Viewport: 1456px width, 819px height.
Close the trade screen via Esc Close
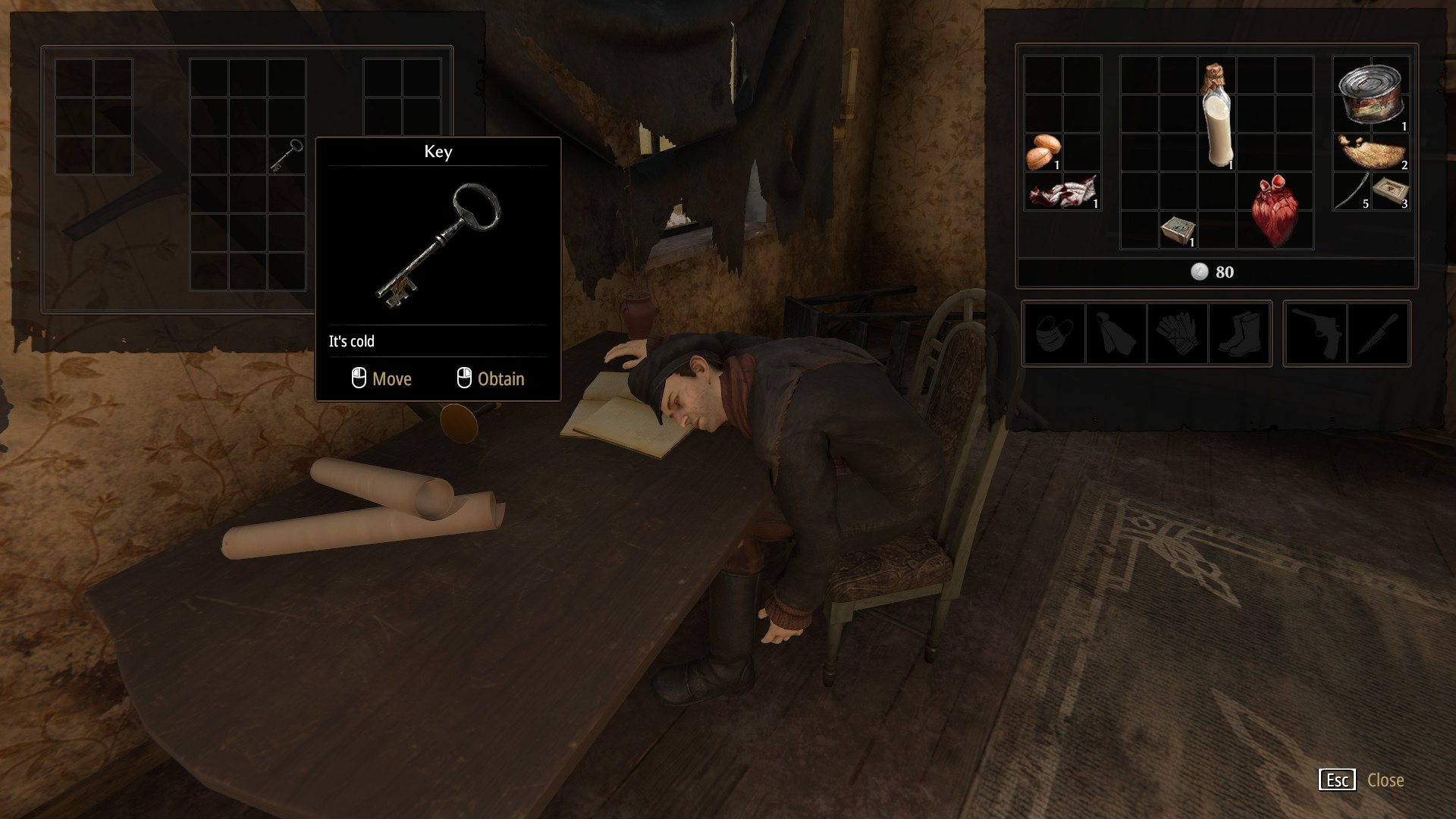click(1361, 780)
